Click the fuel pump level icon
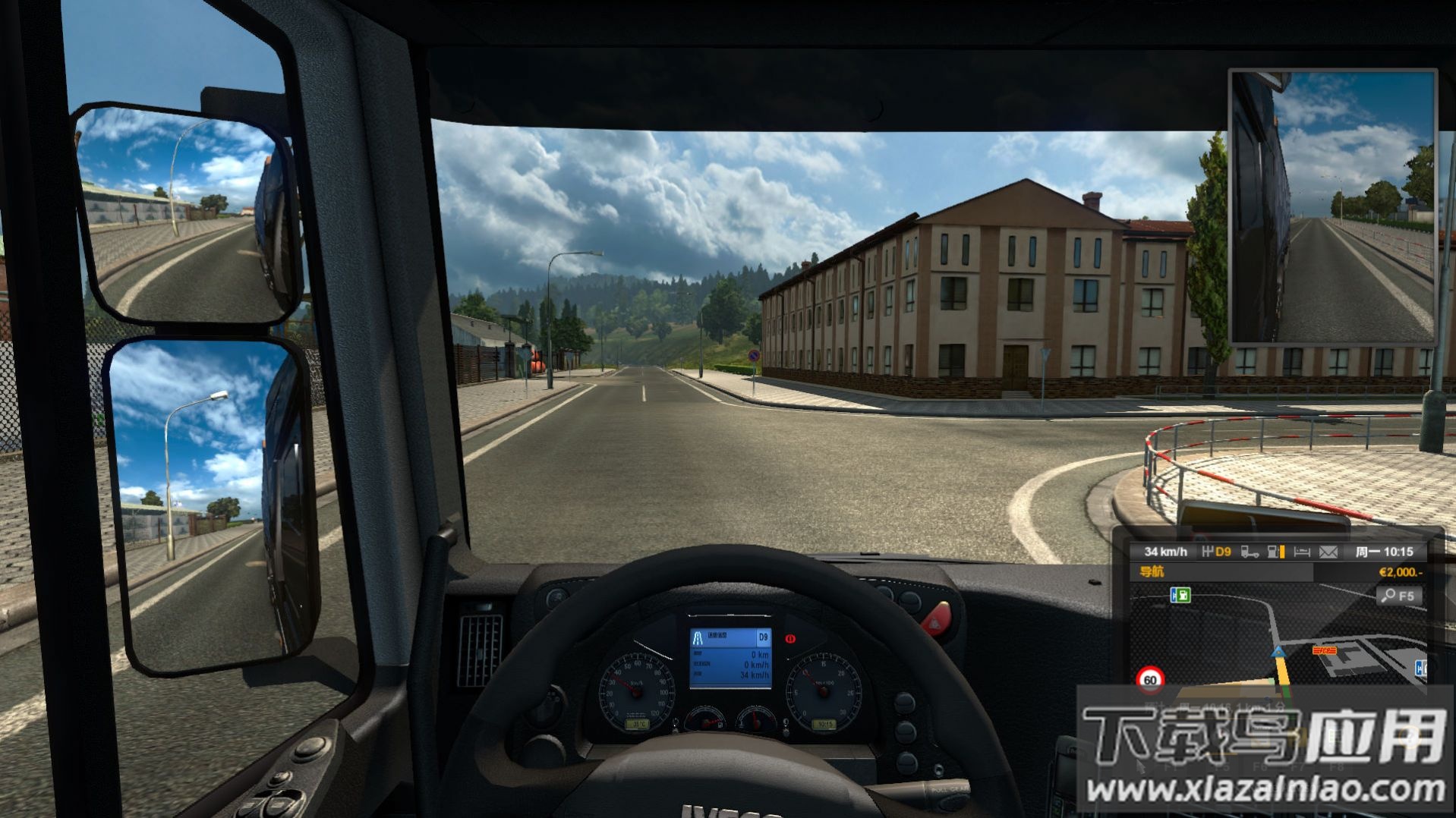 point(1276,552)
